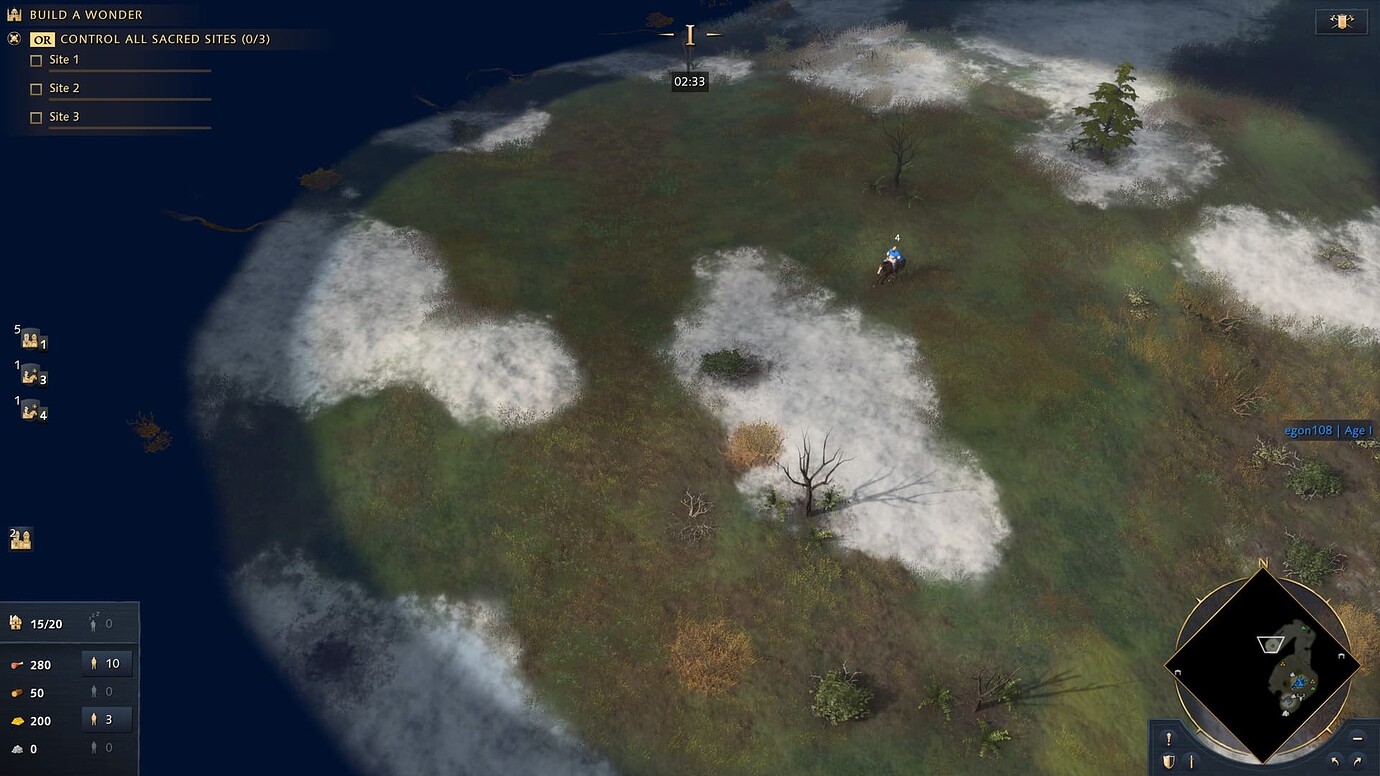Check the Site 3 objective checkbox

(36, 116)
